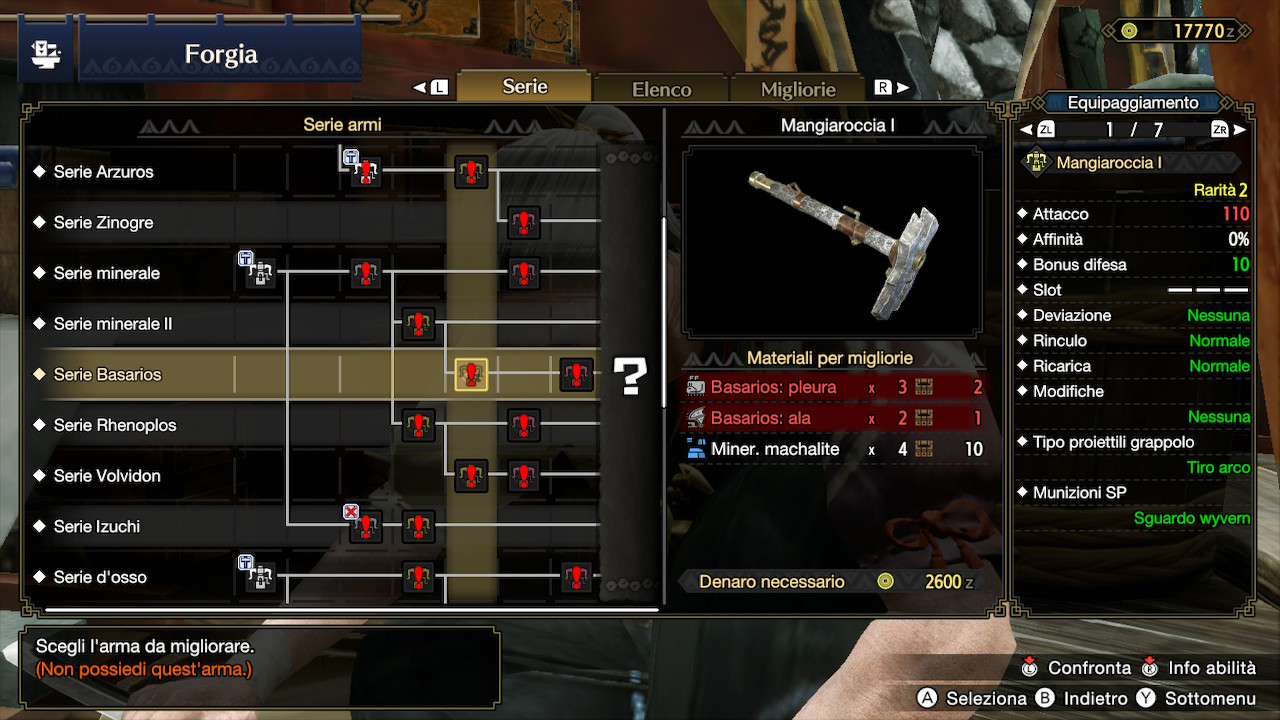
Task: Switch to the Elenco tab
Action: pos(660,88)
